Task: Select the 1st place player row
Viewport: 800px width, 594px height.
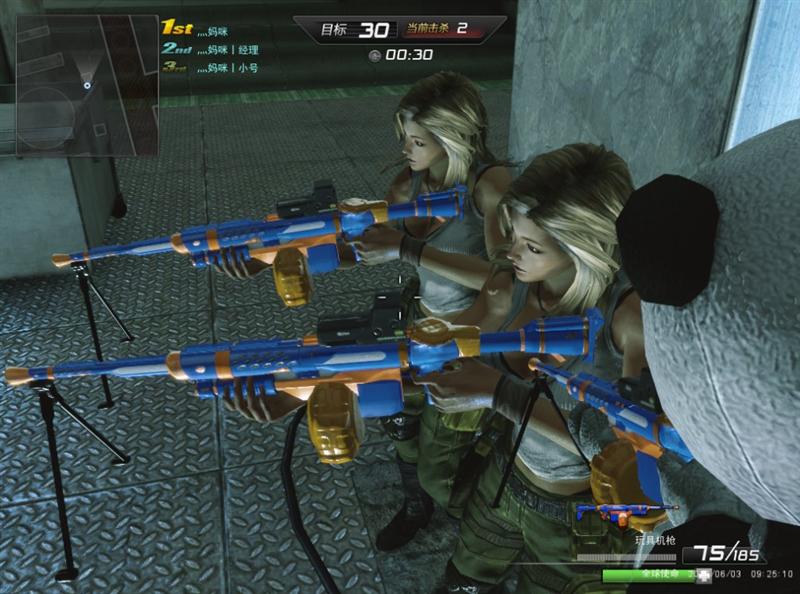Action: [200, 30]
